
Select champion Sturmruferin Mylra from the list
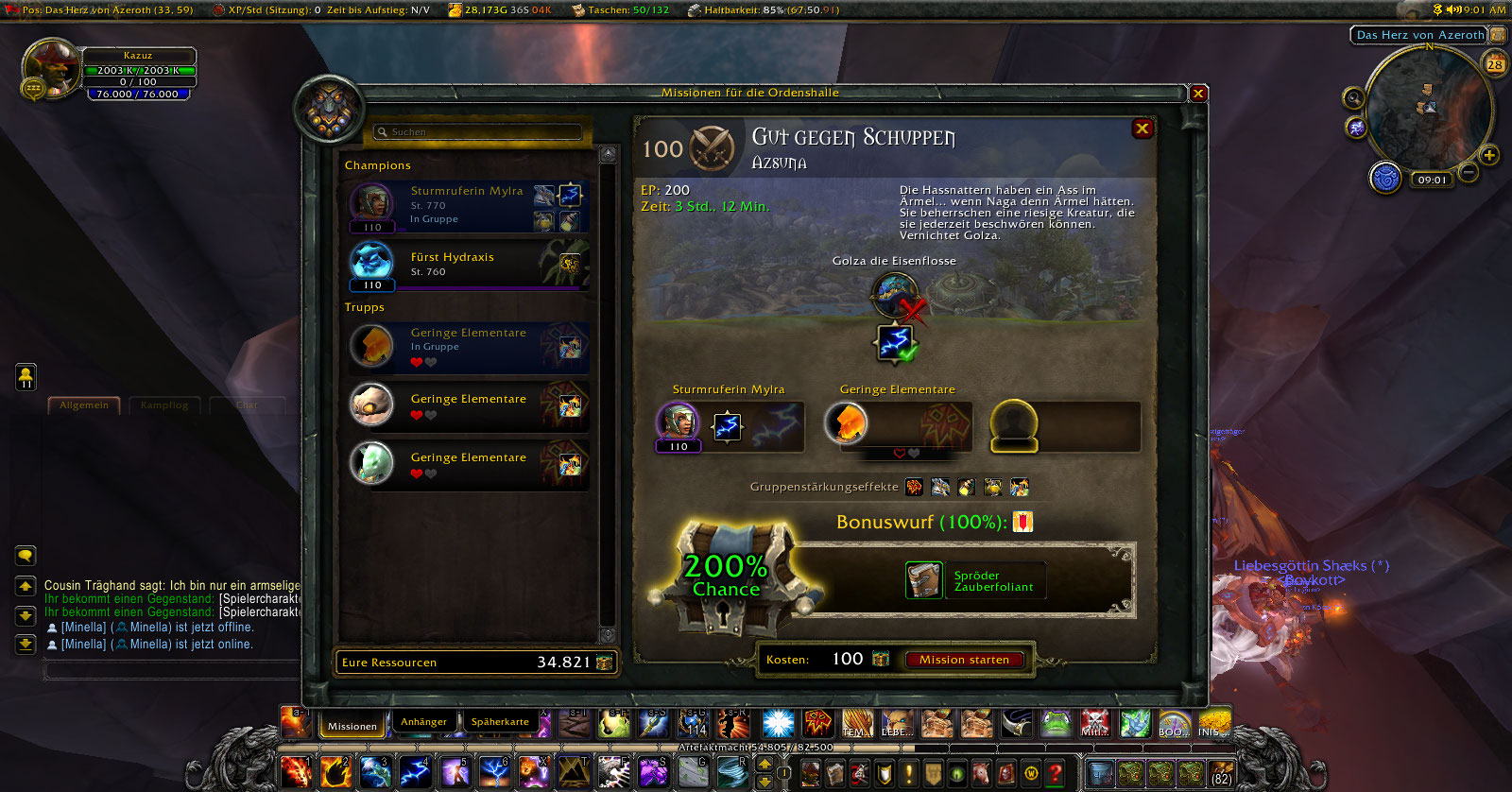pos(468,206)
